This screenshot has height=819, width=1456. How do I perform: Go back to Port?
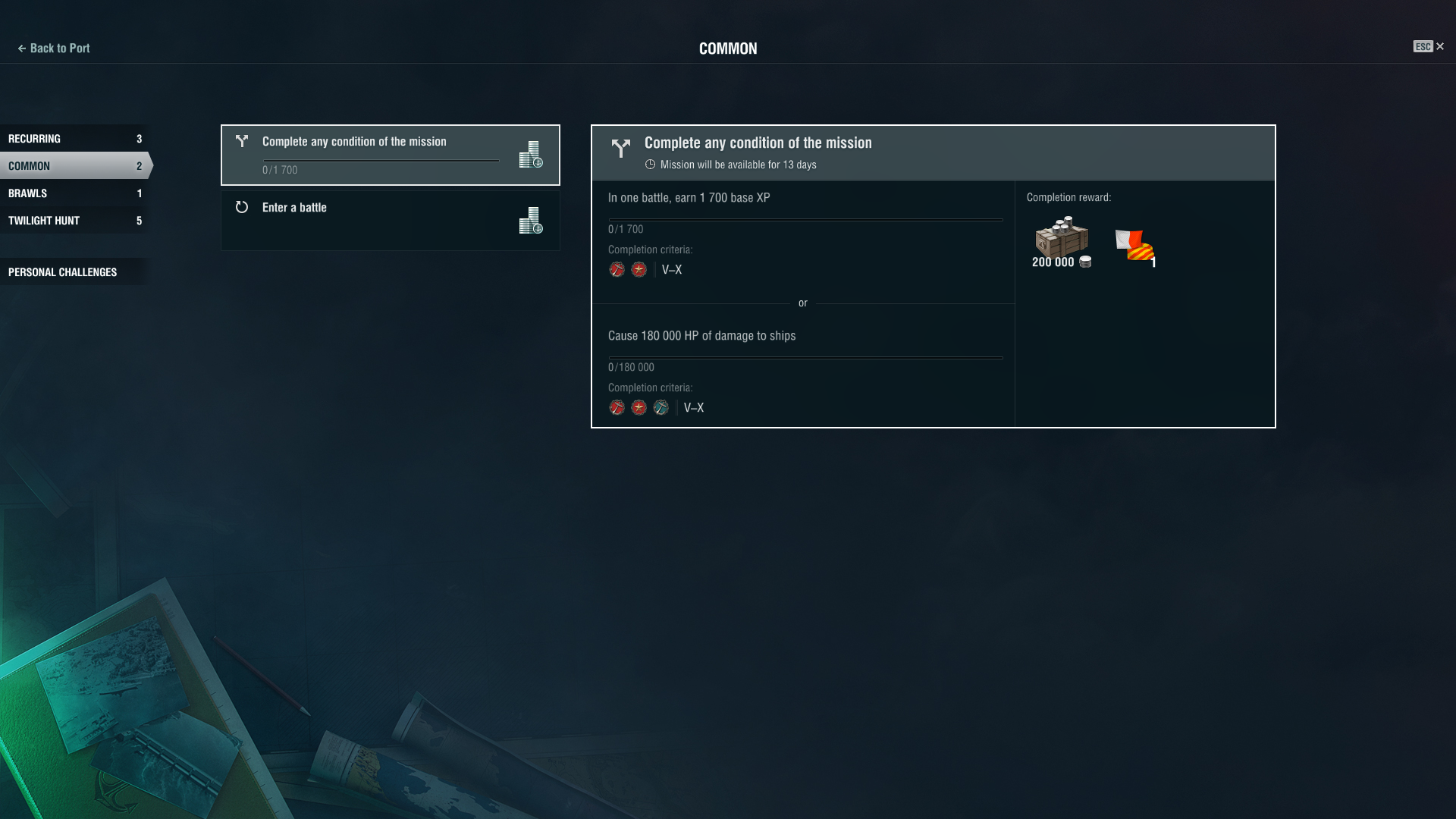54,48
